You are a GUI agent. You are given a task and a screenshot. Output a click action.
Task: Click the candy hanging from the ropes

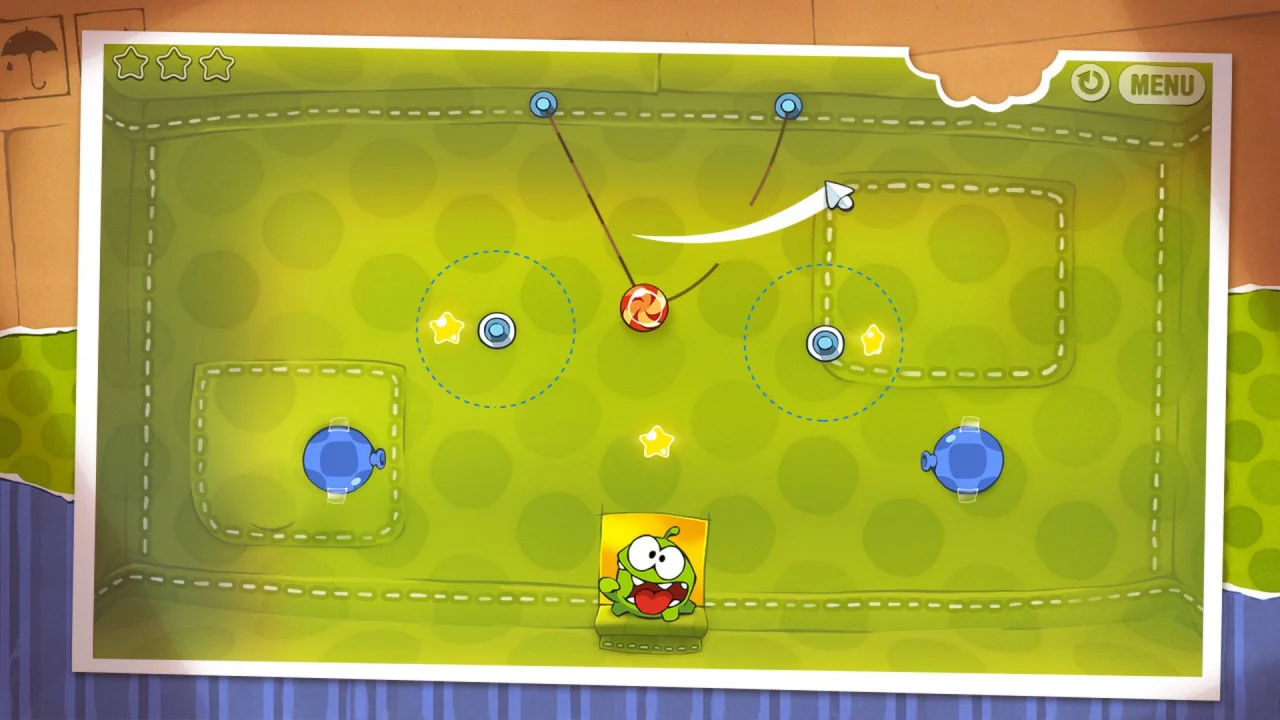645,305
